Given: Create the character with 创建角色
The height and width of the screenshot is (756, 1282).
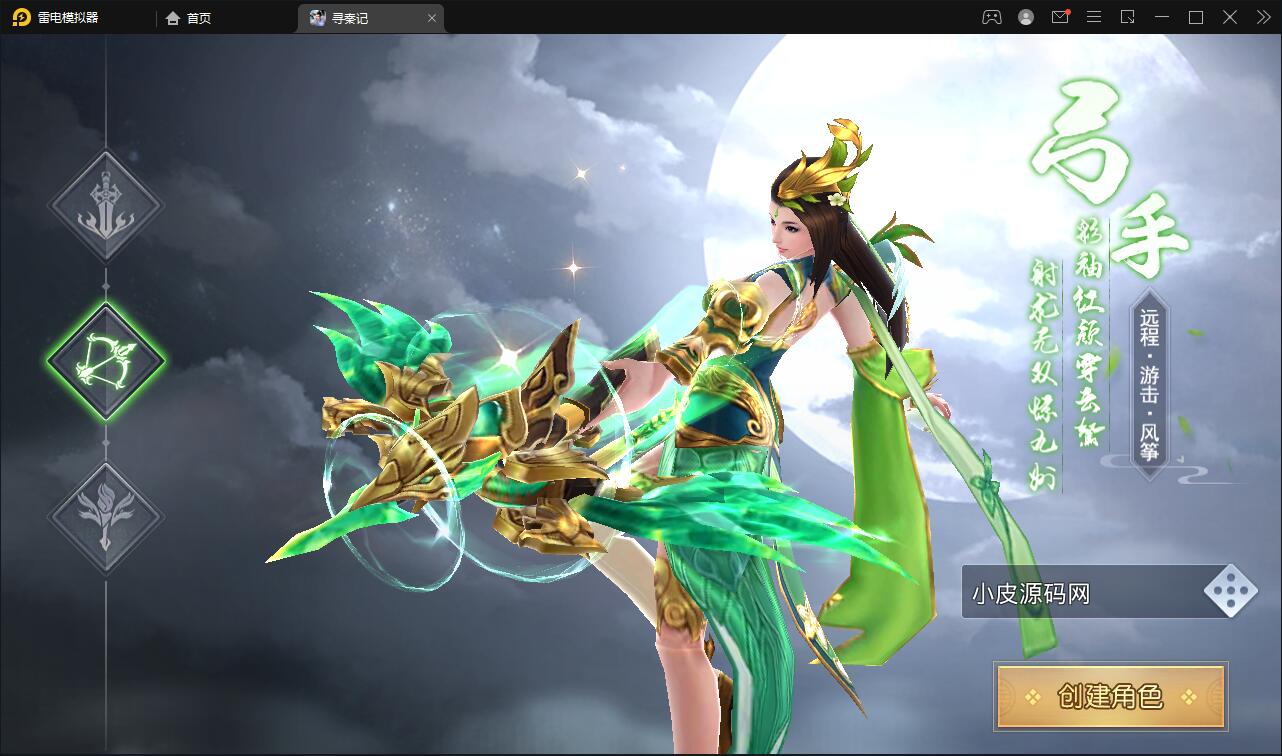Looking at the screenshot, I should [1110, 696].
